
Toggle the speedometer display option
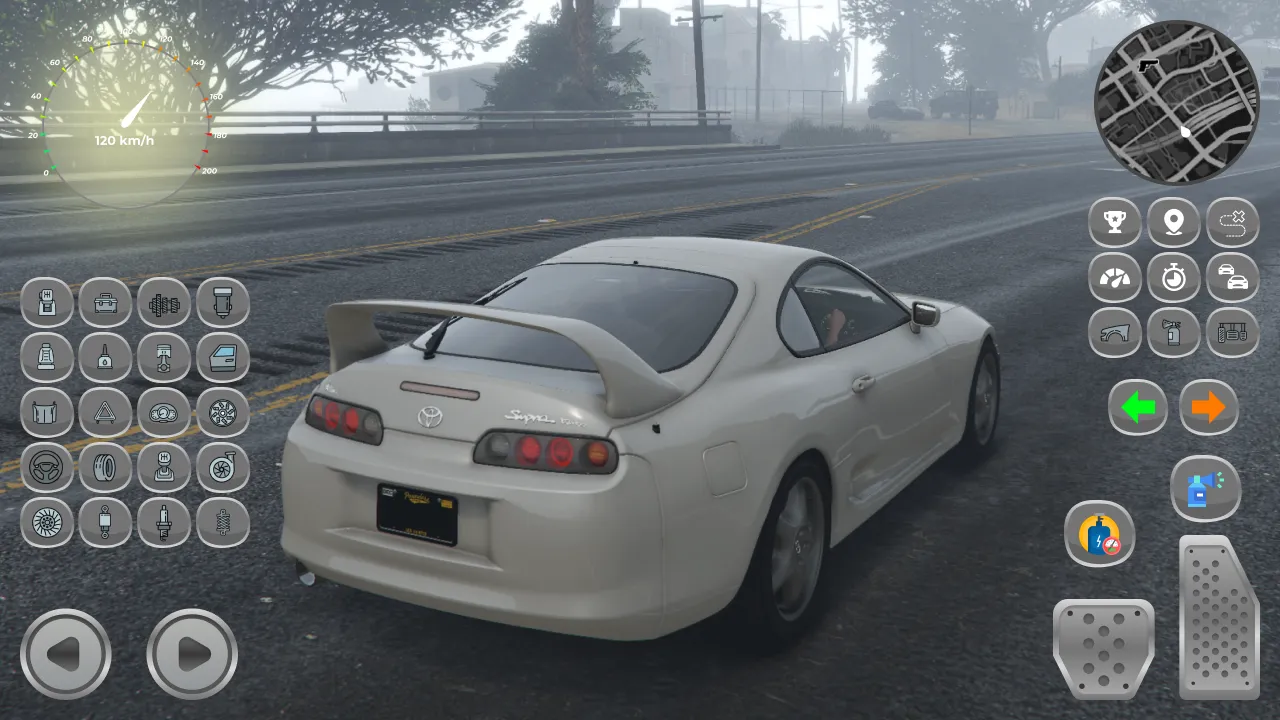[x=1114, y=278]
